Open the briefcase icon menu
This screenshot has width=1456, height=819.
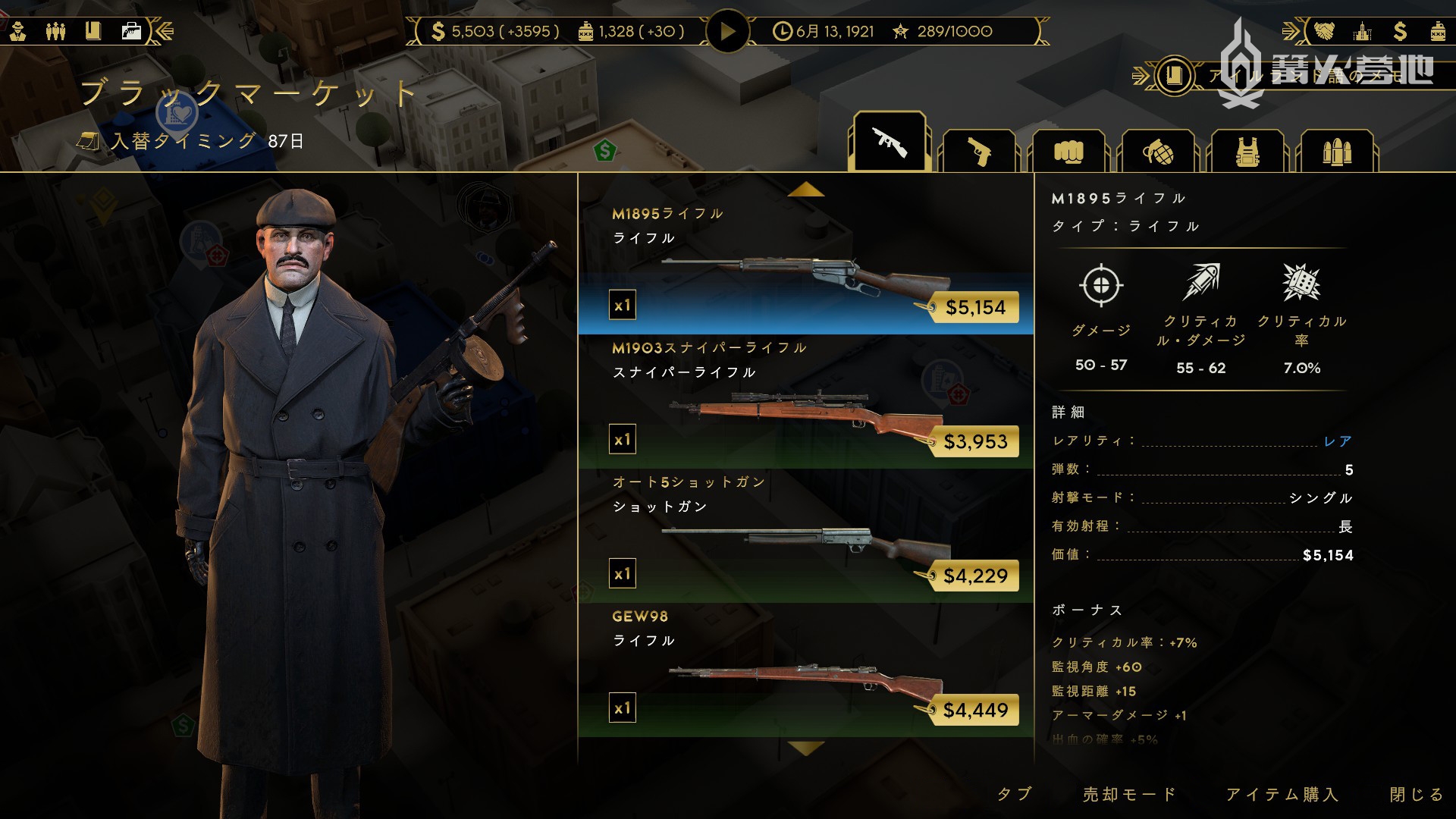(x=131, y=31)
